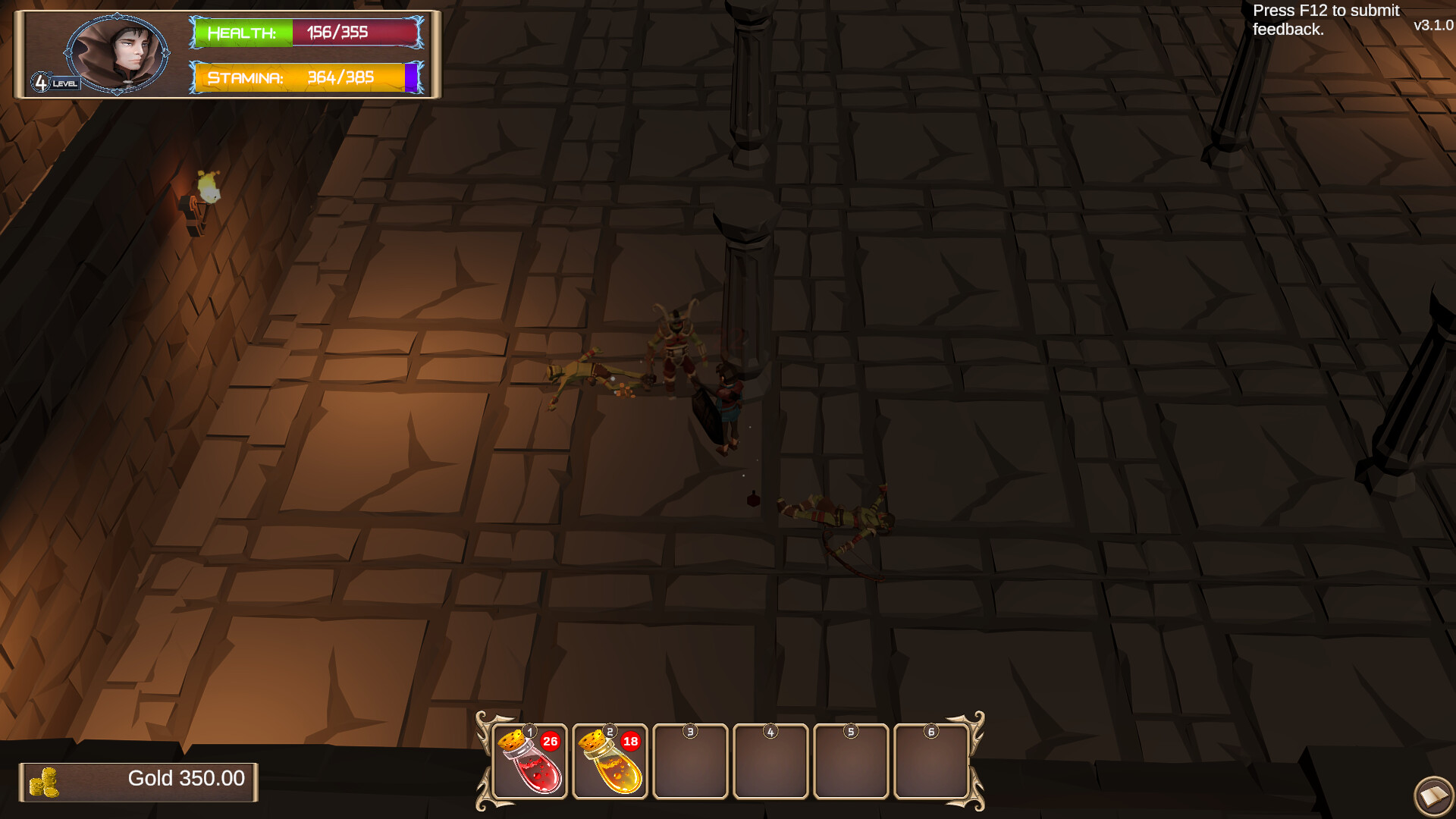Select the Health bar label

click(x=241, y=33)
